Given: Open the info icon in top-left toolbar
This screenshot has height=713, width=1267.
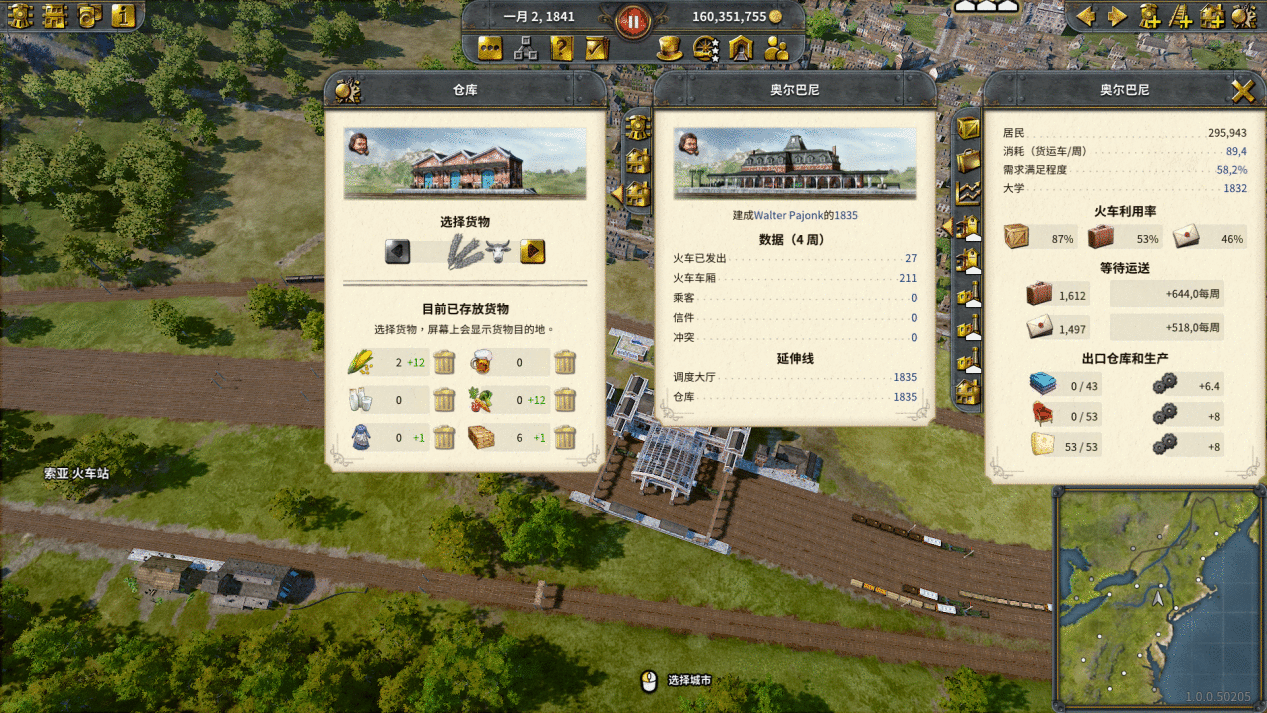Looking at the screenshot, I should tap(123, 15).
